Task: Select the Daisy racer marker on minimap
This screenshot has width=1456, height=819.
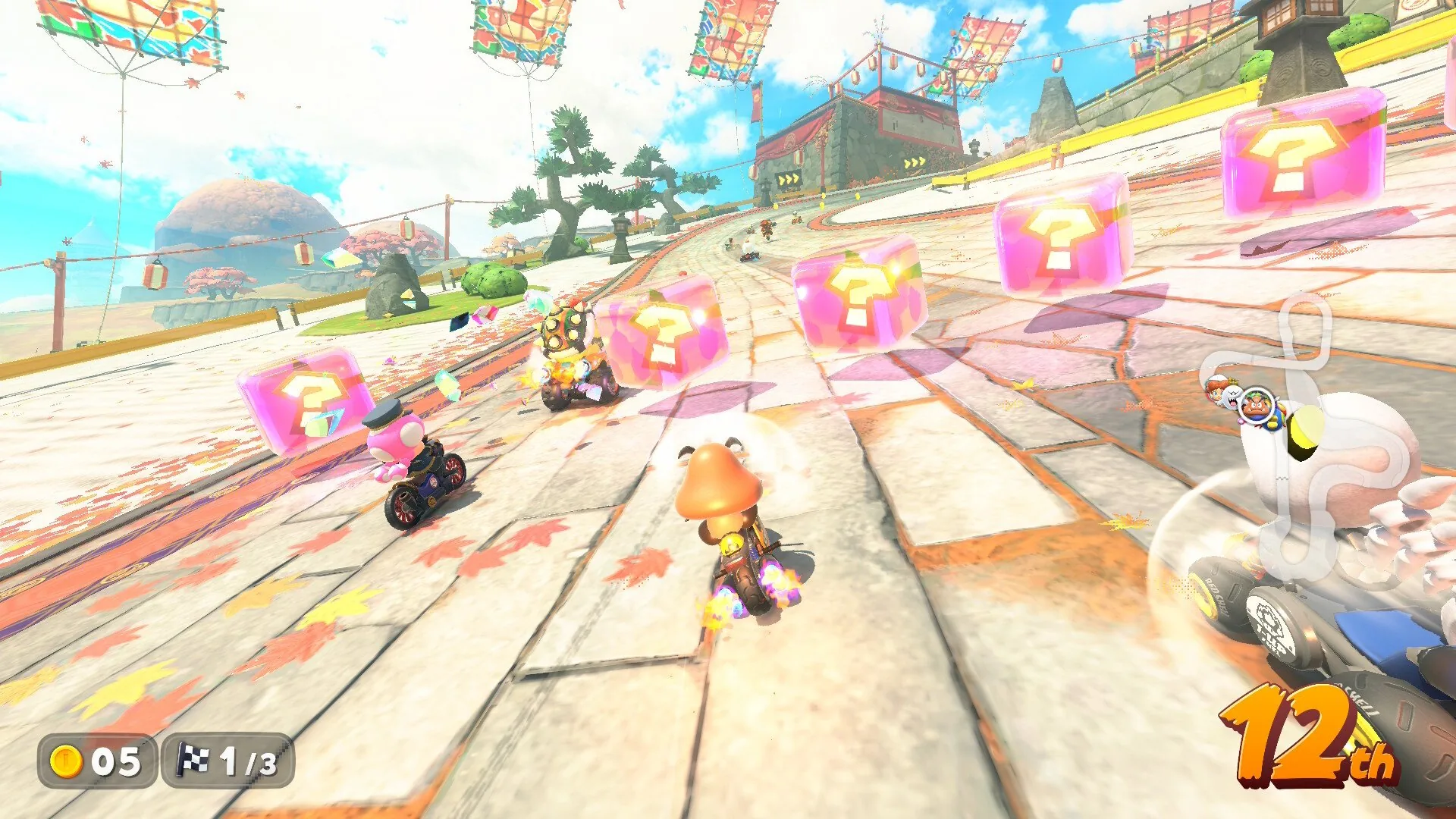Action: pyautogui.click(x=1216, y=388)
